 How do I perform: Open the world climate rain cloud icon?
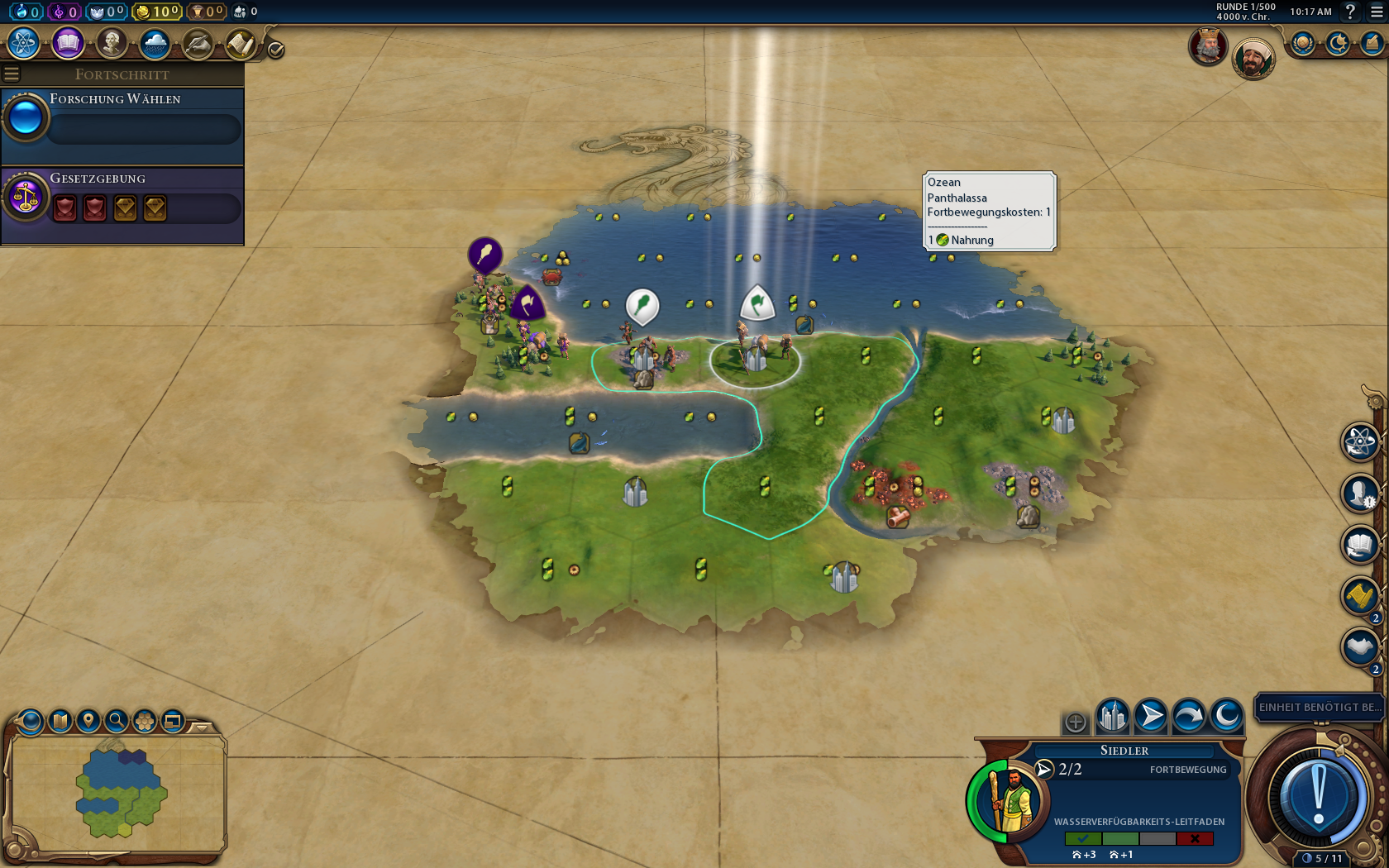[x=155, y=44]
